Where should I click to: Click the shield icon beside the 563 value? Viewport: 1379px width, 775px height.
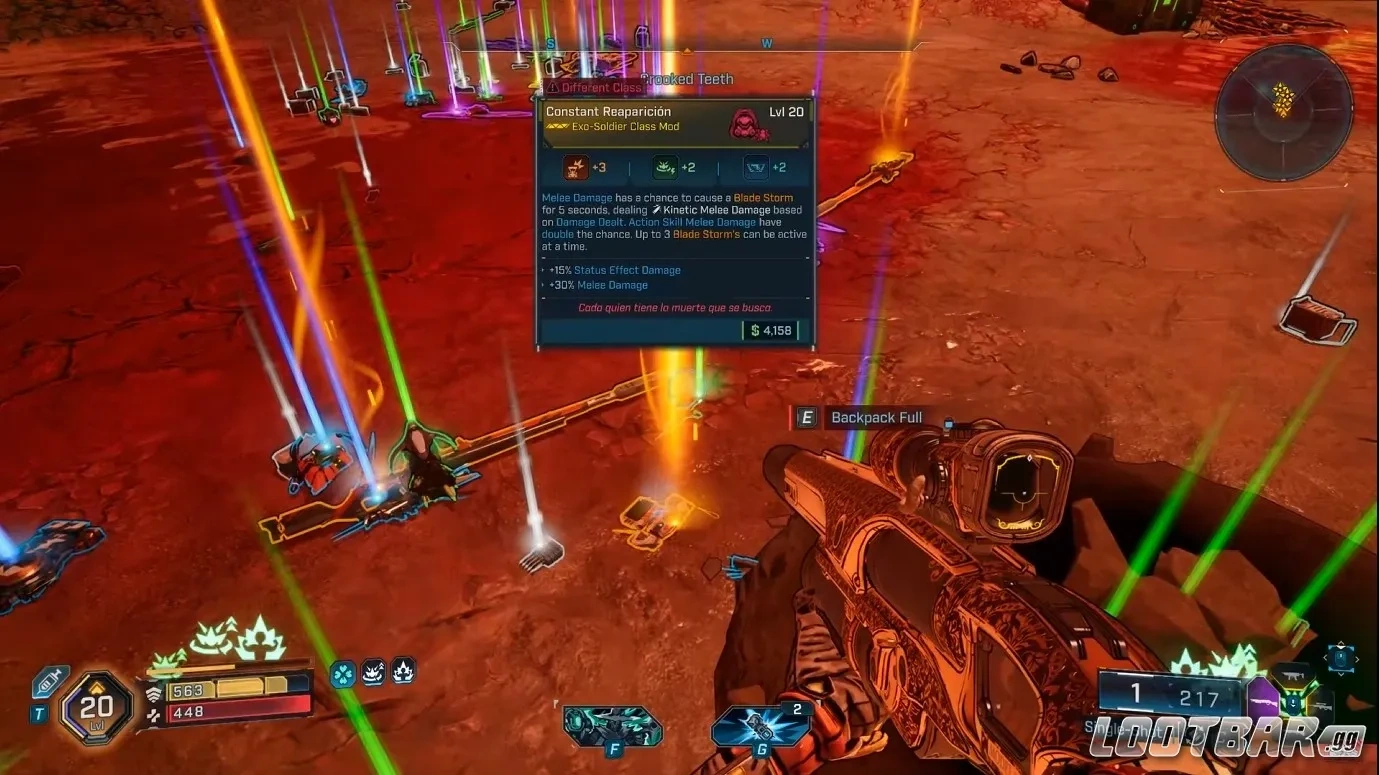[x=156, y=693]
